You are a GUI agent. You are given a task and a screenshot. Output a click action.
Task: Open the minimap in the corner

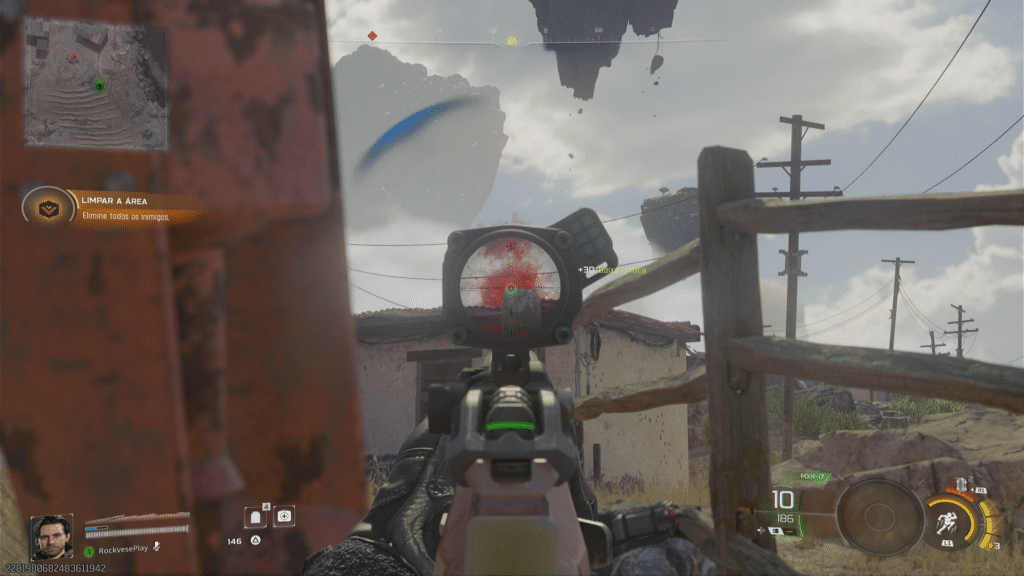[96, 85]
